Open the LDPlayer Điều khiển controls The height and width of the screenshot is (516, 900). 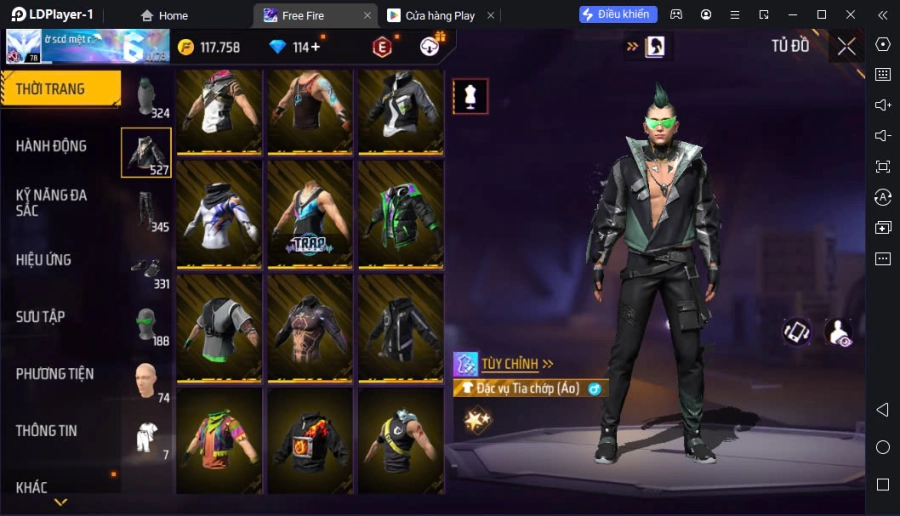[618, 15]
